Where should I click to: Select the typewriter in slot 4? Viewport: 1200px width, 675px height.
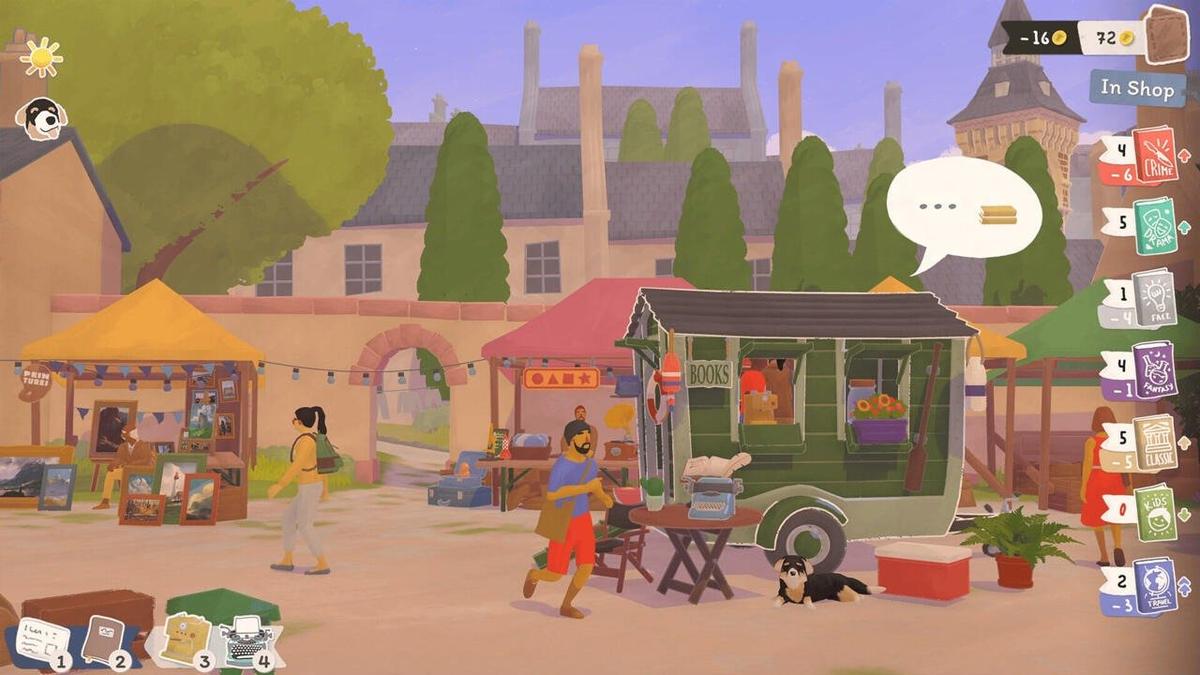[246, 638]
